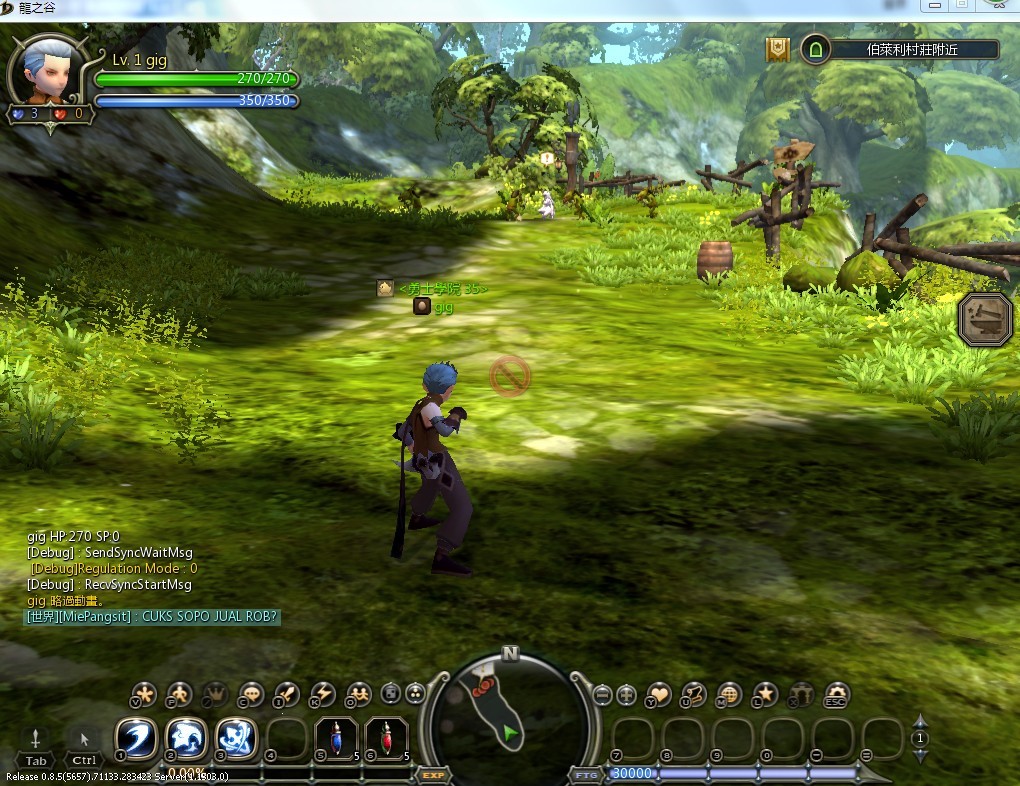Open the sword inventory icon
This screenshot has width=1020, height=786.
pyautogui.click(x=286, y=694)
